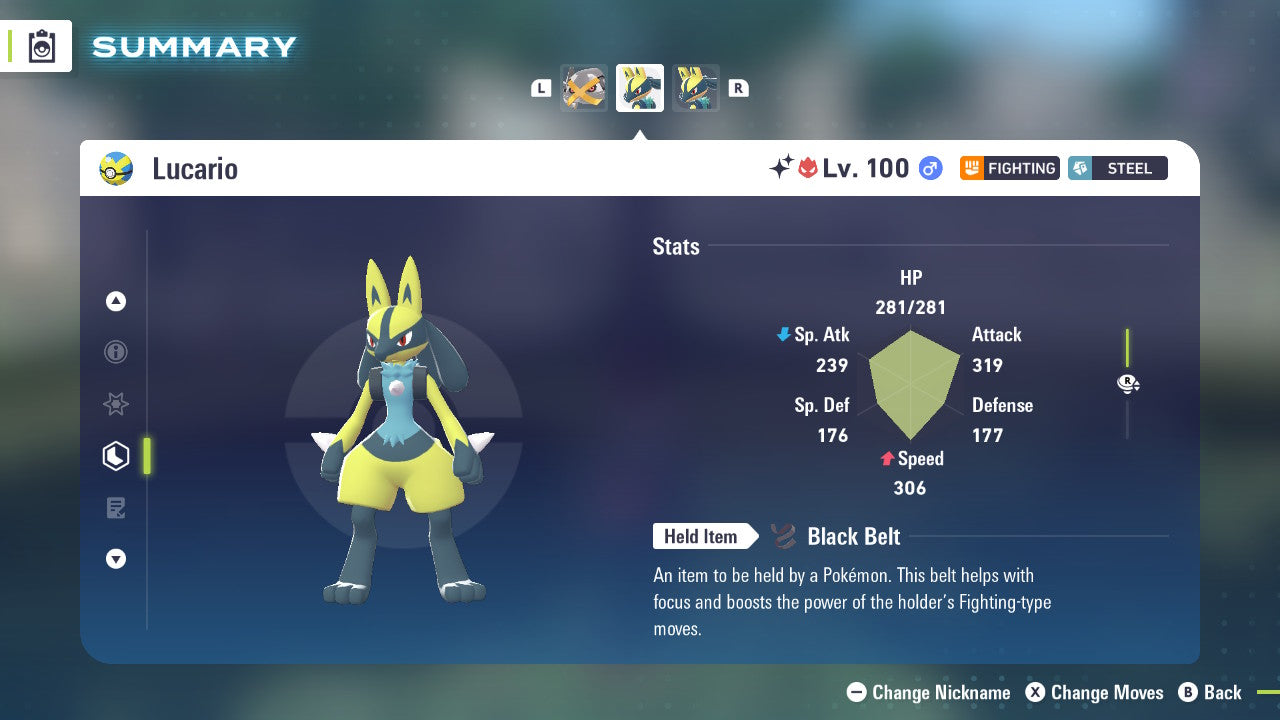Click the green gauge slider on the right
This screenshot has height=720, width=1280.
coord(1128,345)
